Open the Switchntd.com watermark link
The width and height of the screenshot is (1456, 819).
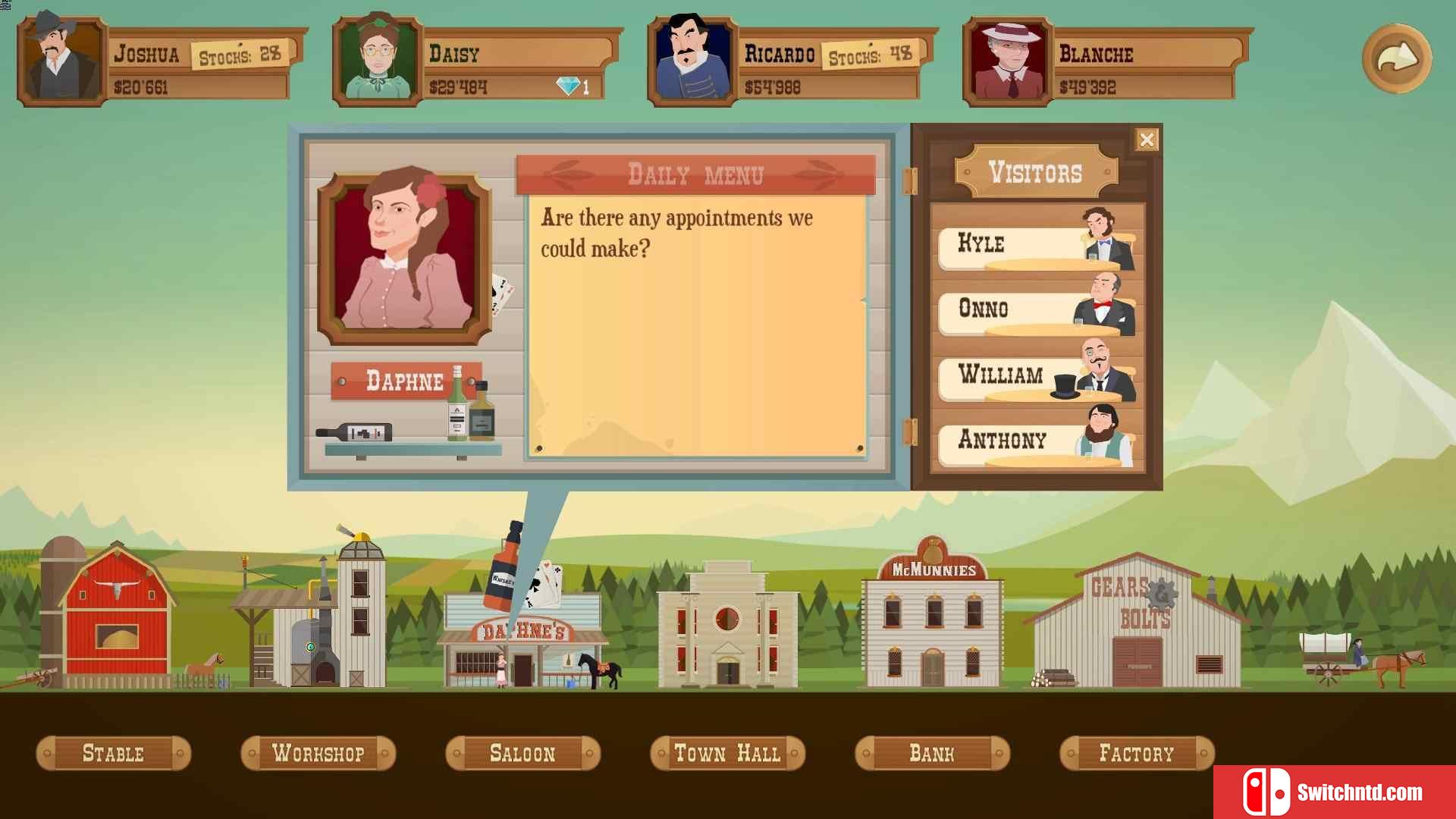click(1334, 792)
